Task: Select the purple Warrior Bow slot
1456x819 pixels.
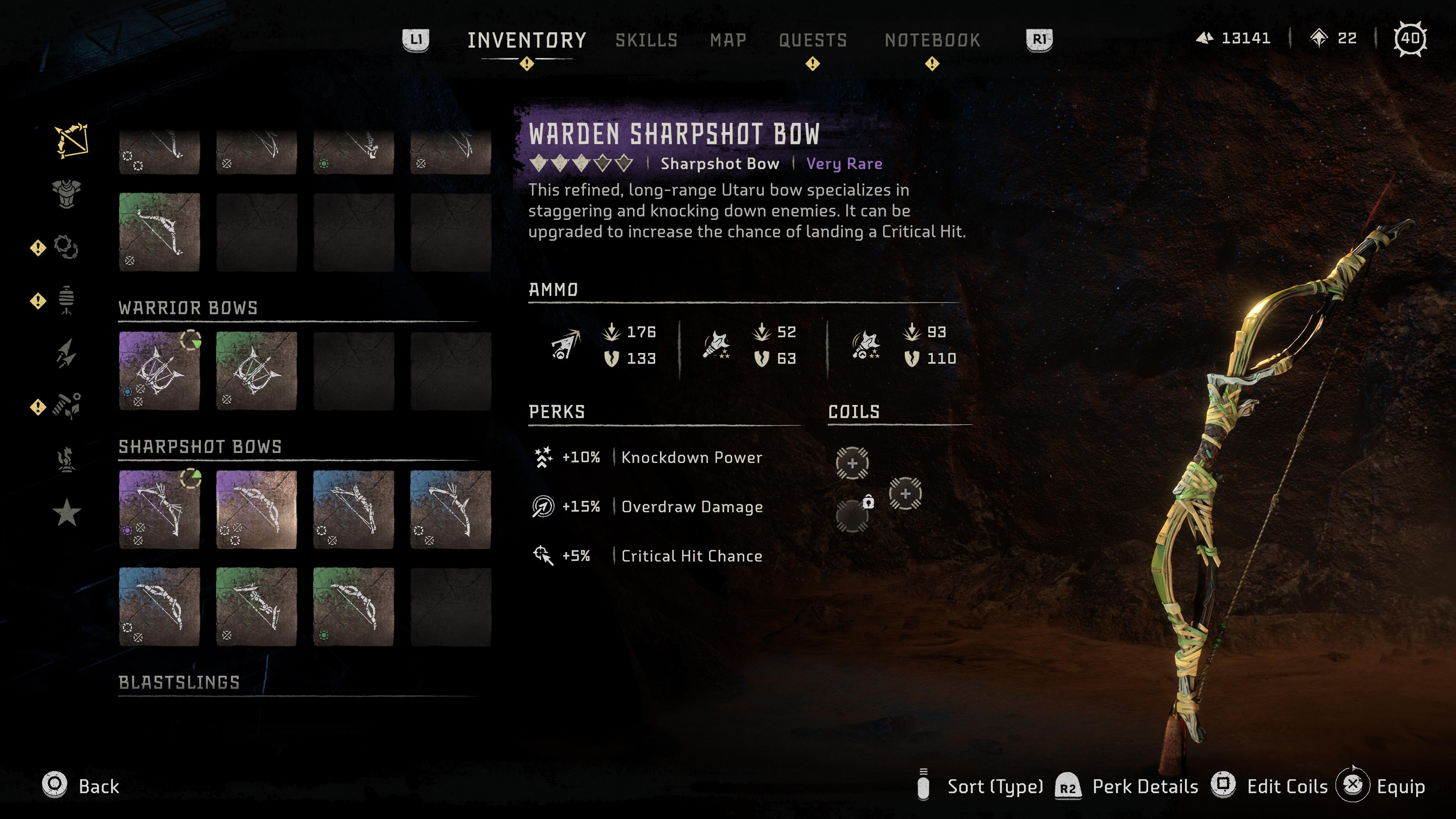Action: [159, 371]
